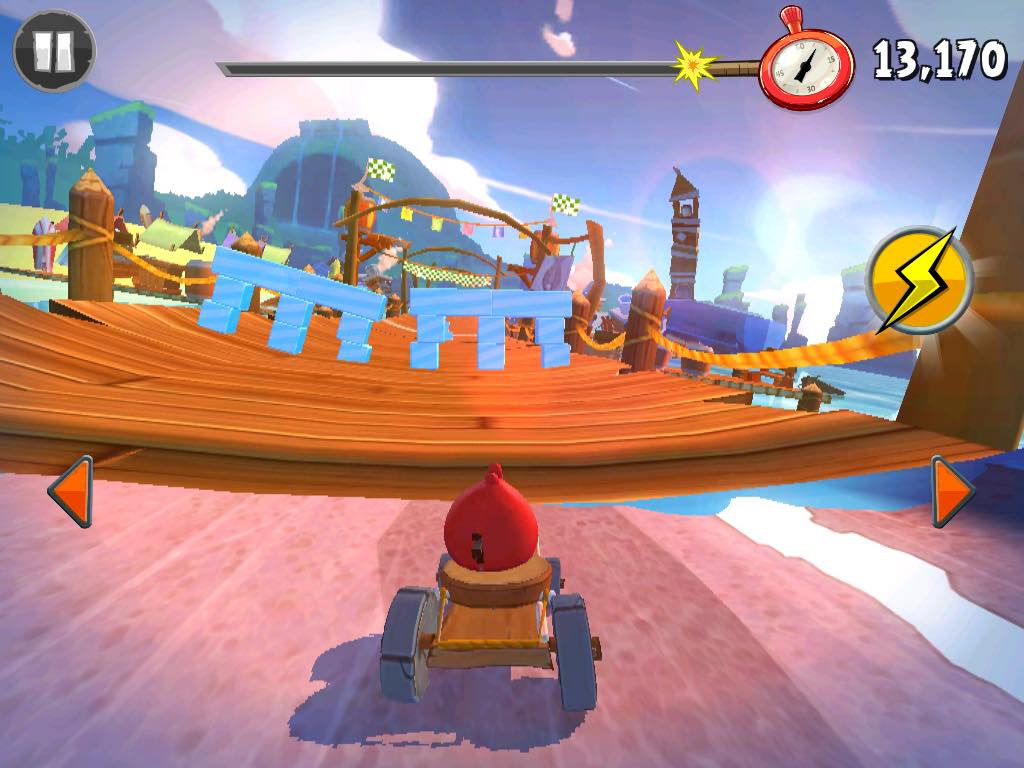Activate the lightning bolt power-up
Image resolution: width=1024 pixels, height=768 pixels.
pos(919,280)
